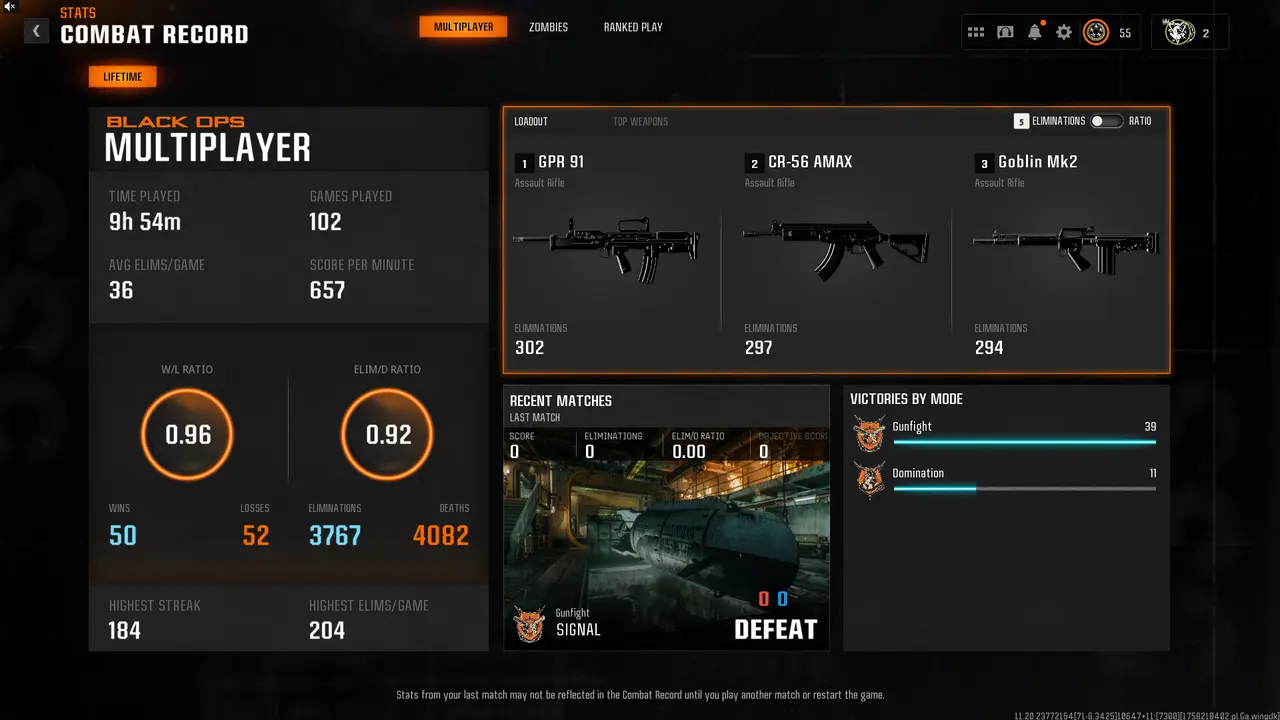Switch to the Top Weapons tab

[x=640, y=122]
